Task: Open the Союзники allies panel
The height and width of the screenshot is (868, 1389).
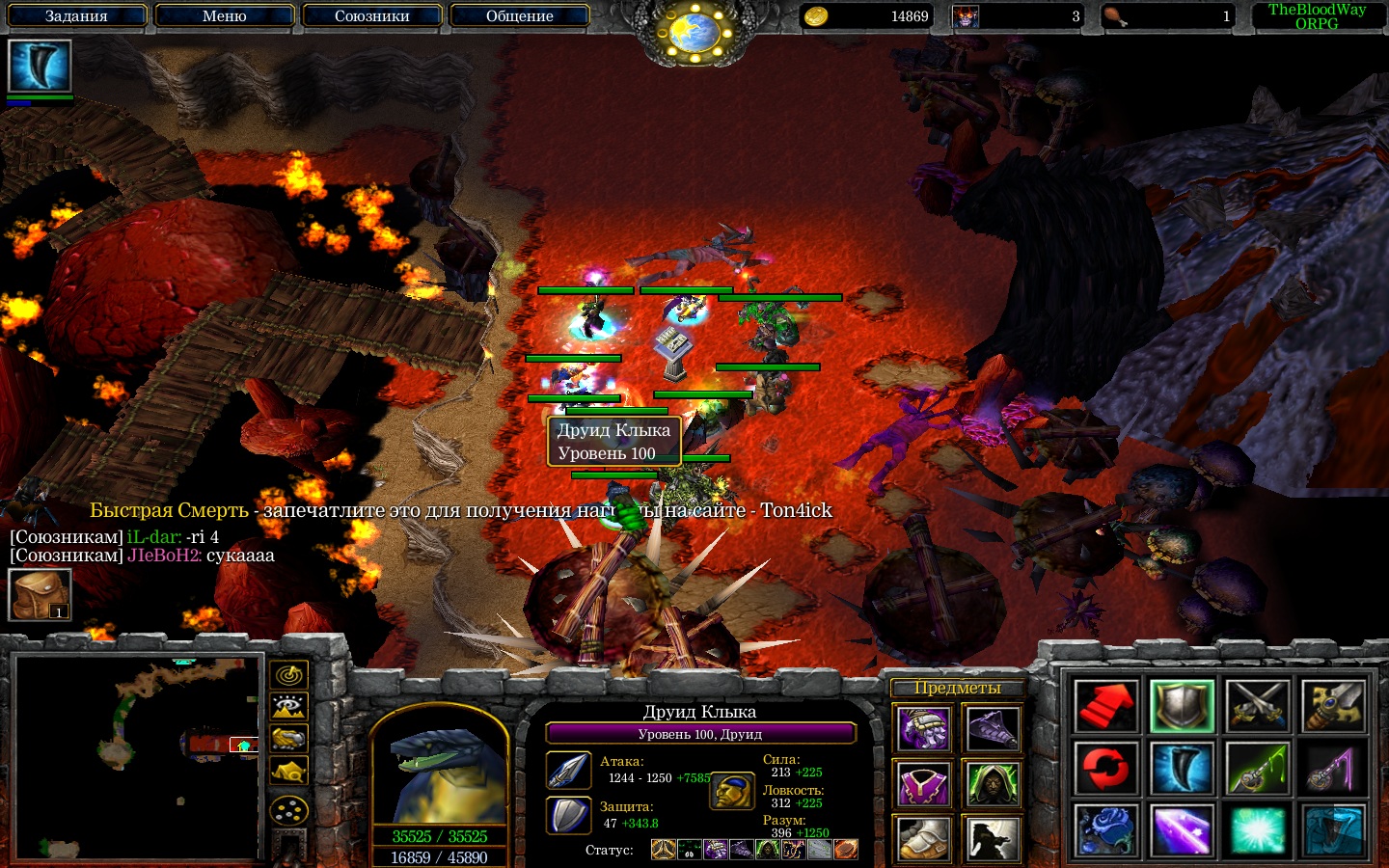Action: 371,15
